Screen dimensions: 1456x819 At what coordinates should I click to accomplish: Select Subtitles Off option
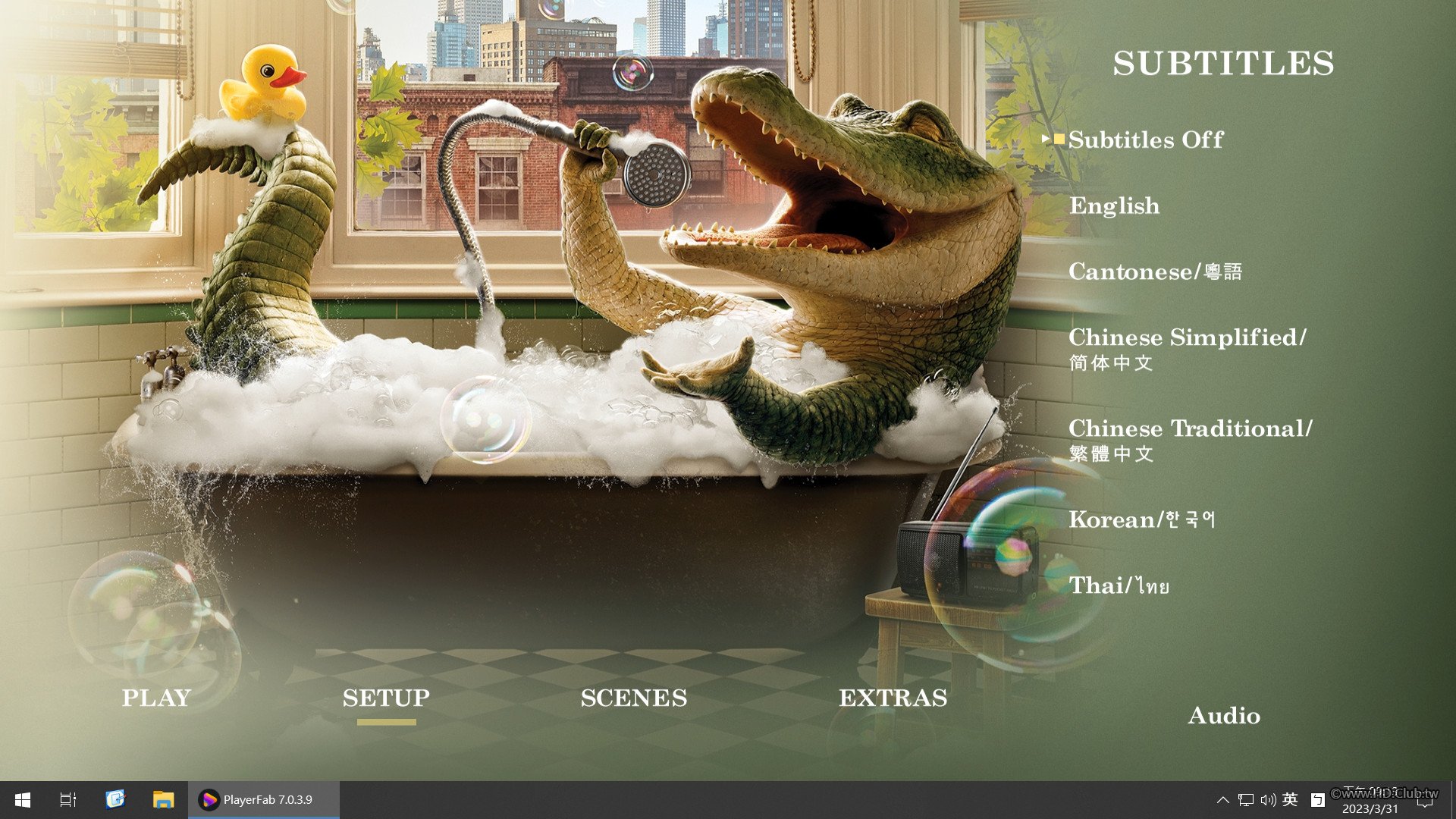(1145, 140)
